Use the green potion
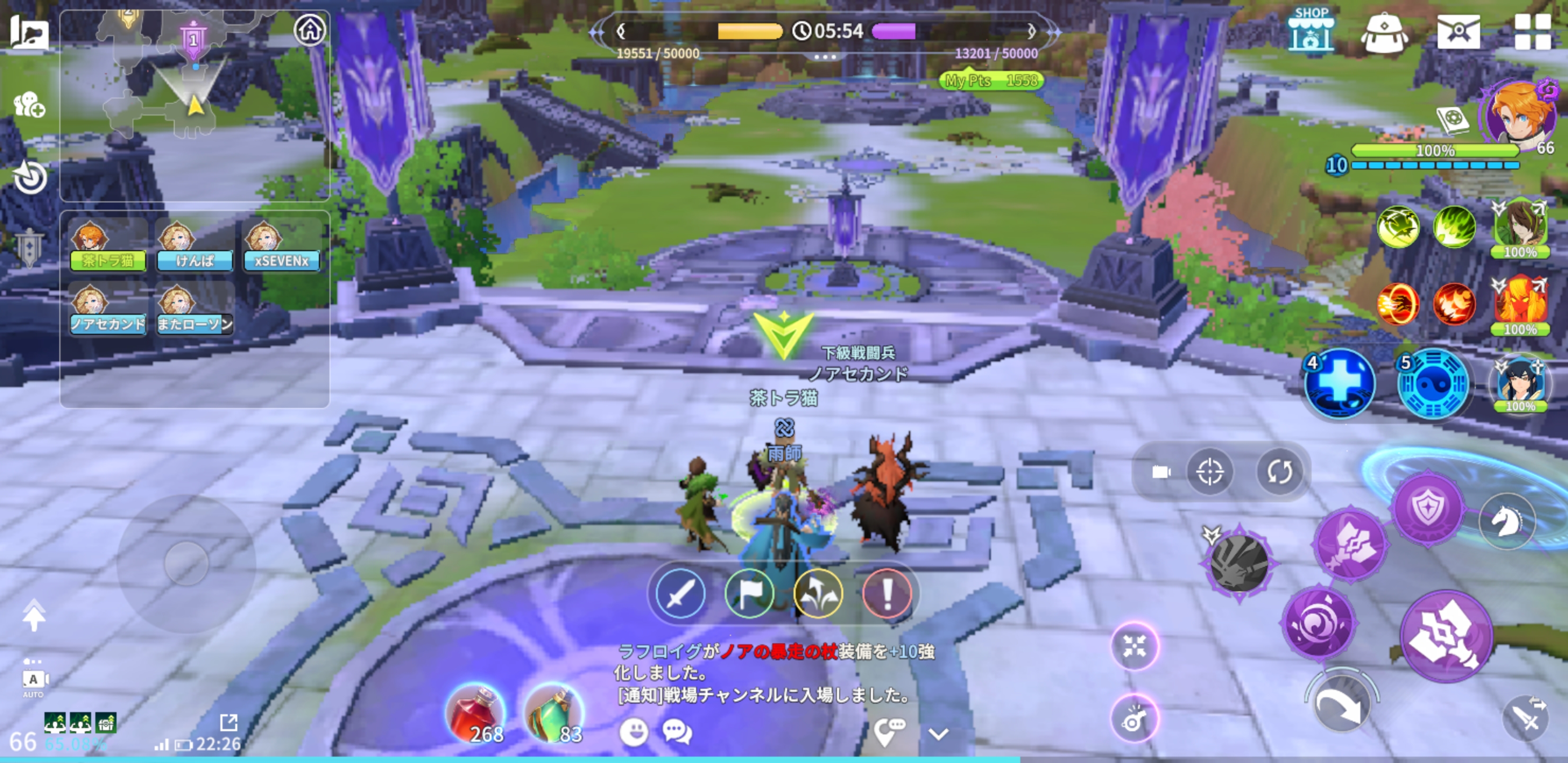The image size is (1568, 763). [x=554, y=715]
